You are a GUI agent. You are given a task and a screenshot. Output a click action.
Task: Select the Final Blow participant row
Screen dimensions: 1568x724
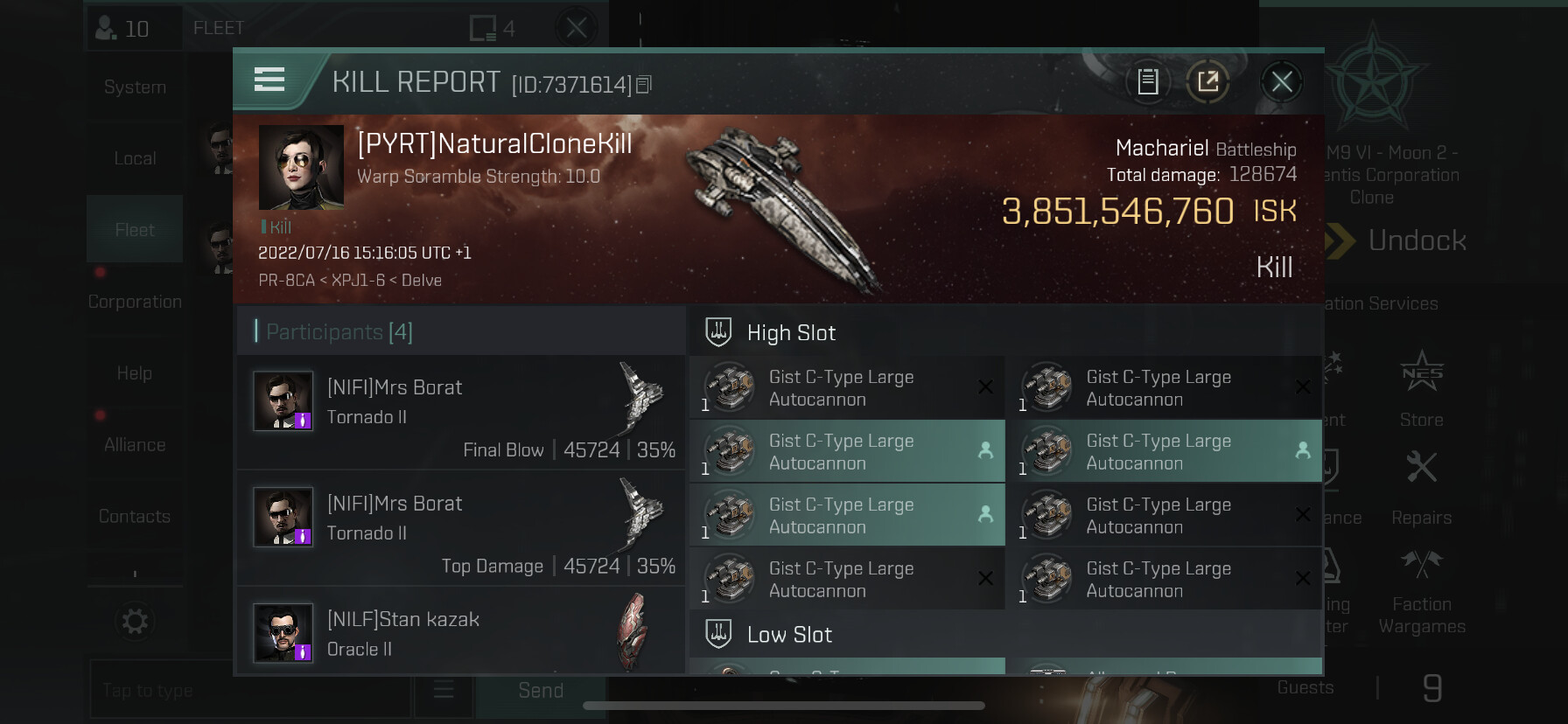tap(460, 412)
